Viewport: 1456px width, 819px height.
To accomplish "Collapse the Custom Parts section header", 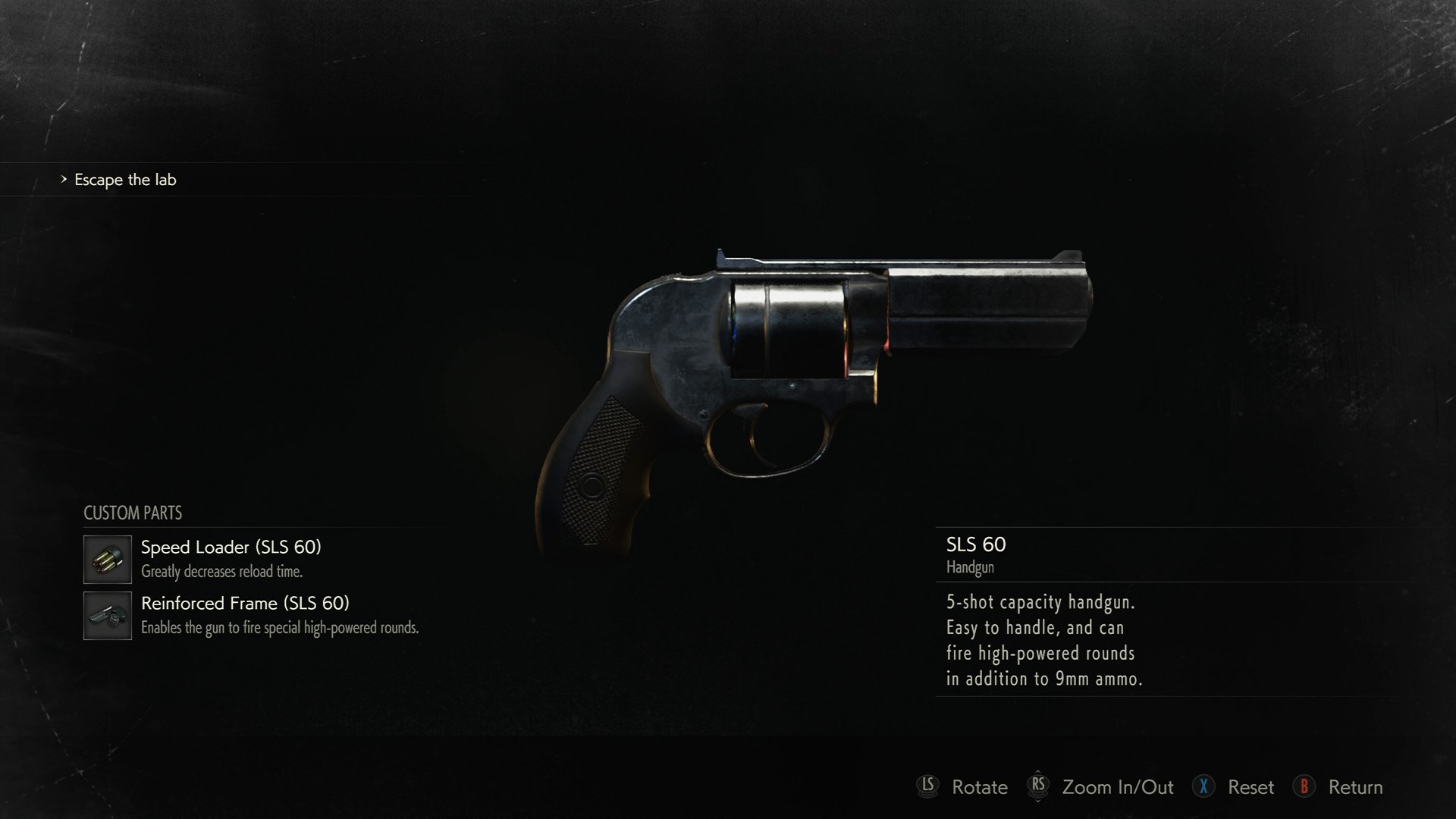I will (x=132, y=513).
